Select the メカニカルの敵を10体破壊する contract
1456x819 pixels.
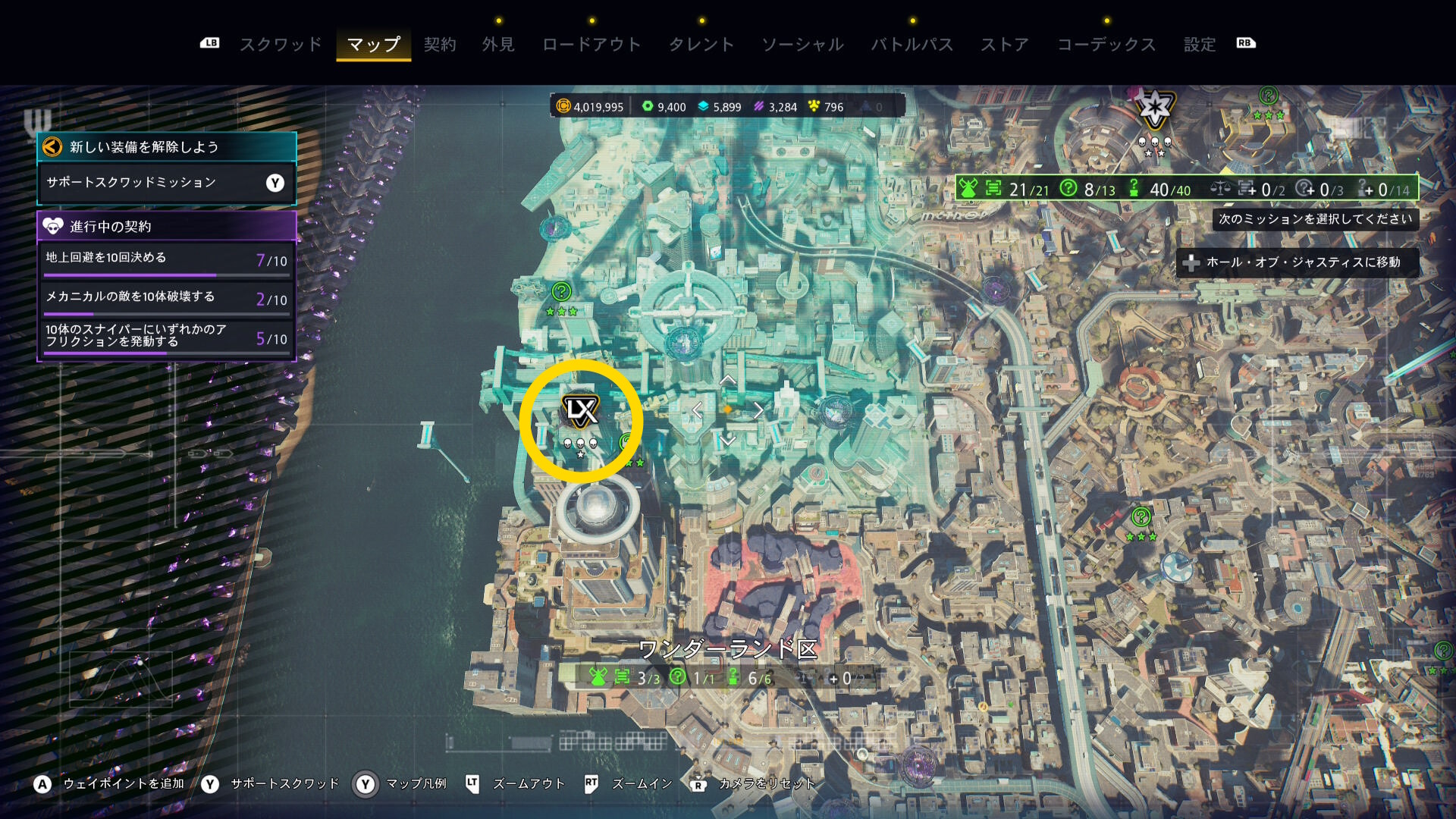click(x=166, y=298)
